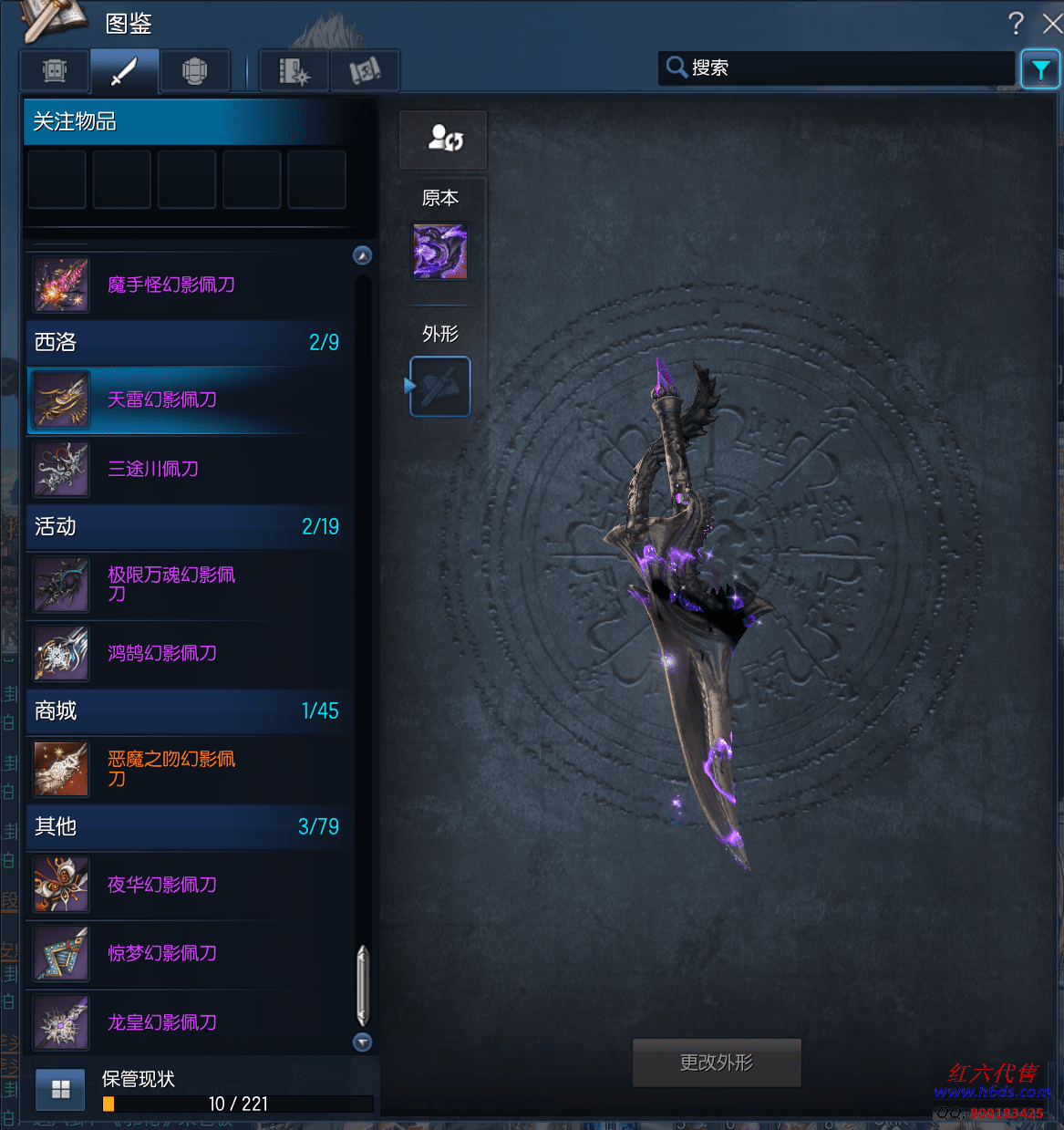The height and width of the screenshot is (1130, 1064).
Task: Click the 更改外形 button
Action: (x=717, y=1063)
